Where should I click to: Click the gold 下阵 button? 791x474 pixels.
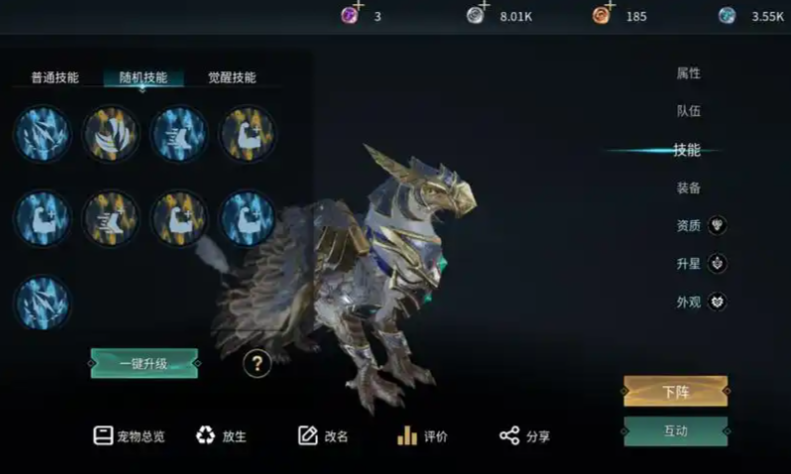click(676, 391)
